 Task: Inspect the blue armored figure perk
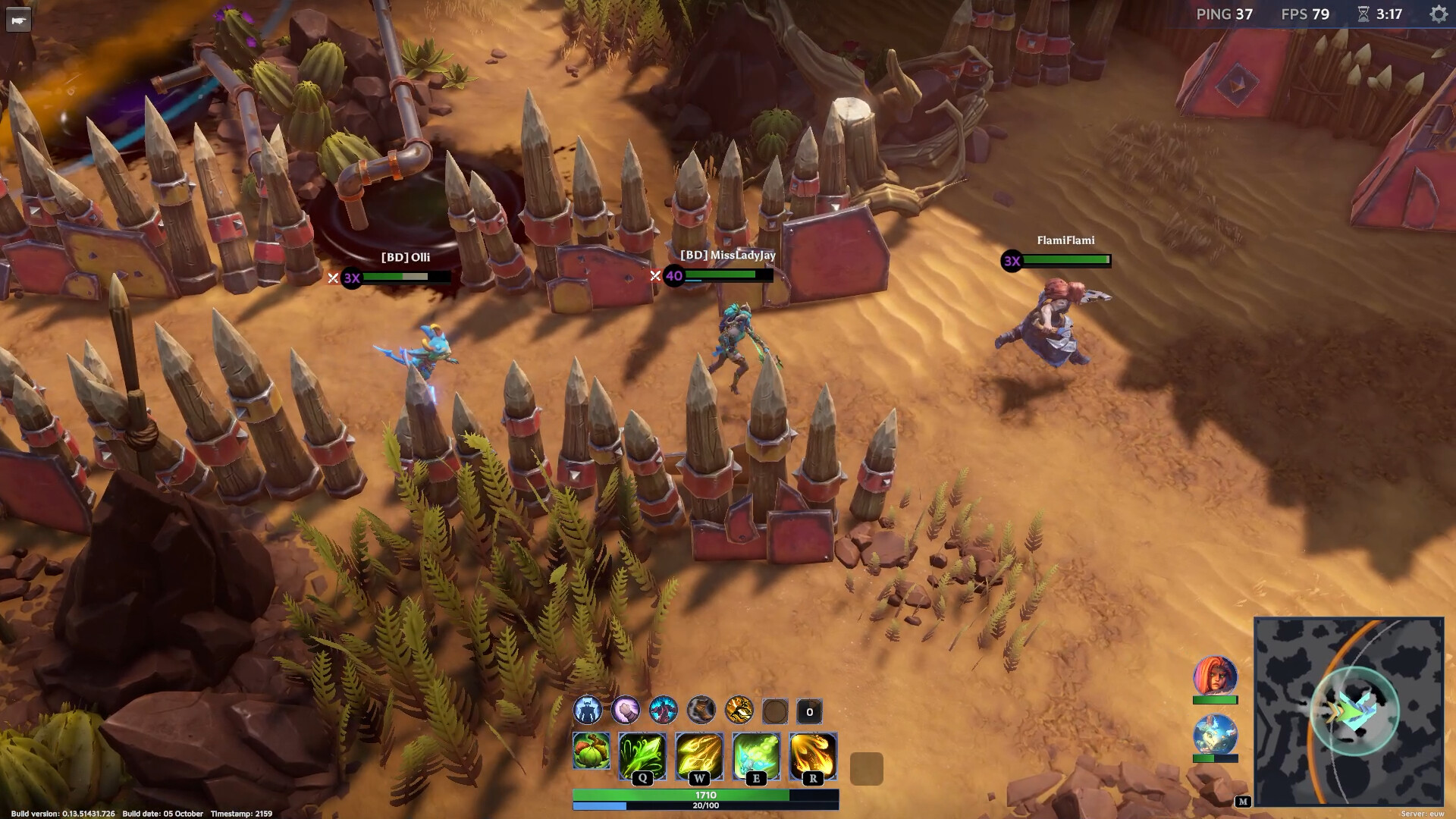click(587, 711)
